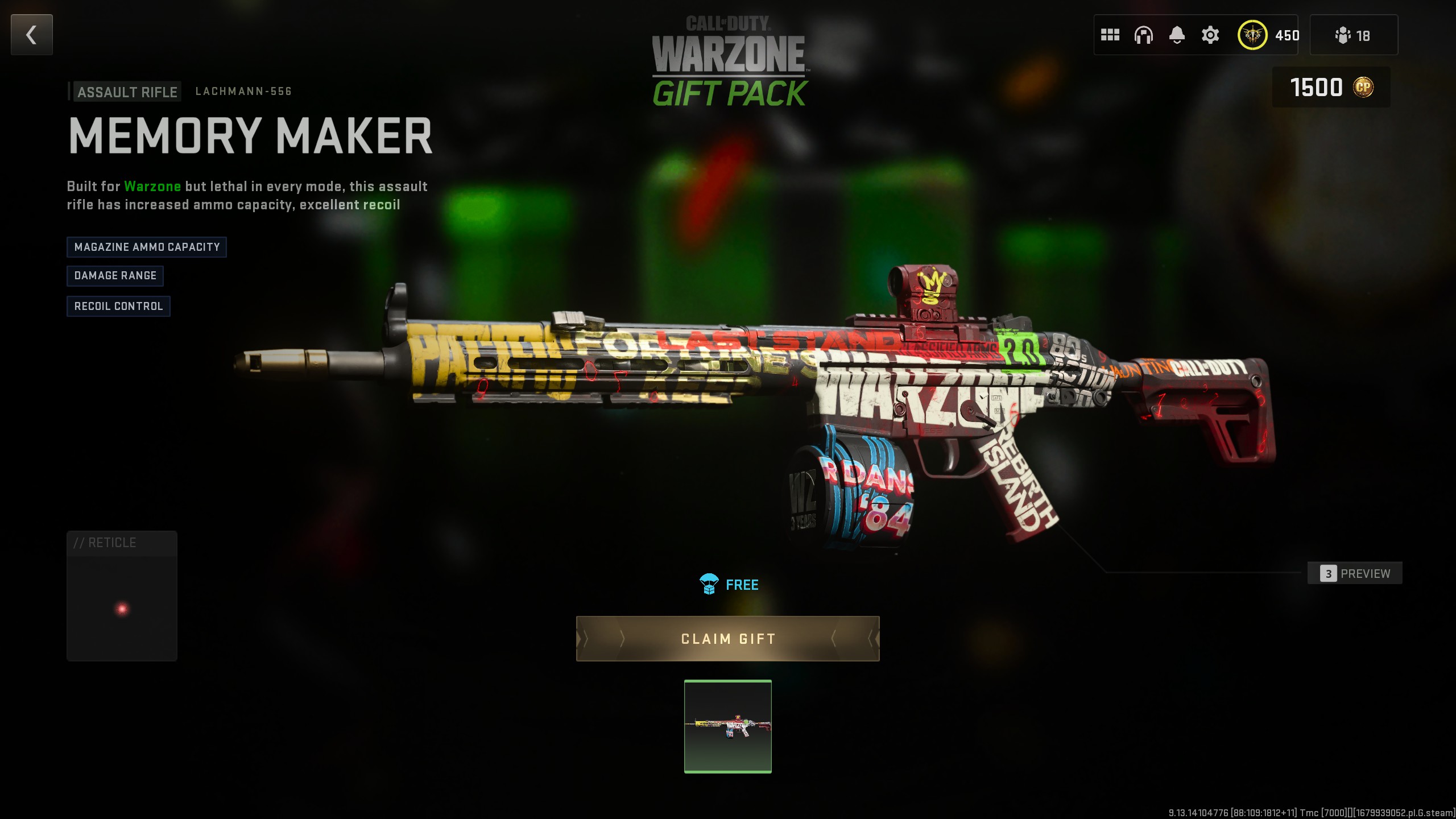Viewport: 1456px width, 819px height.
Task: Select the Magazine Ammo Capacity tag
Action: point(147,247)
